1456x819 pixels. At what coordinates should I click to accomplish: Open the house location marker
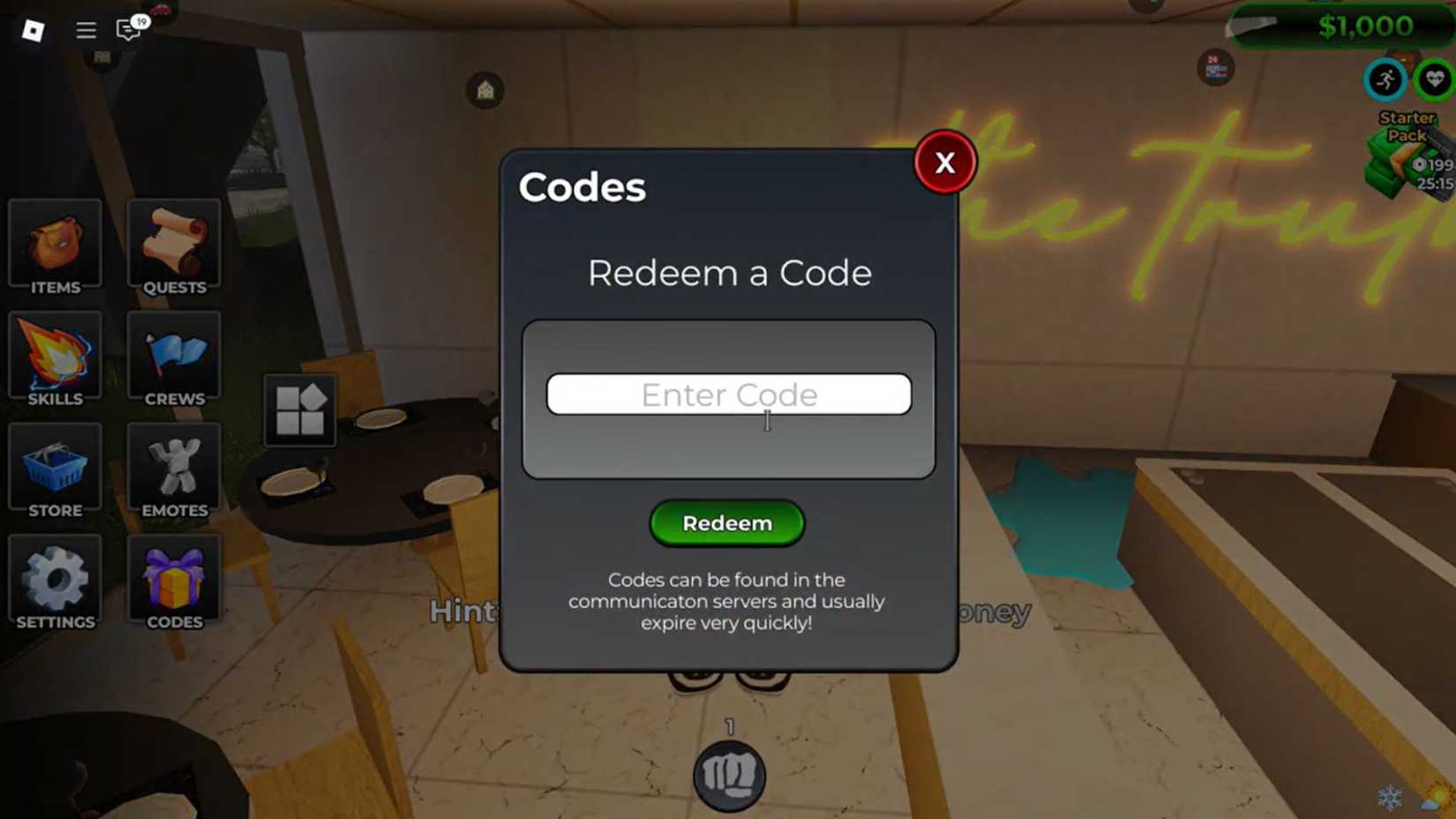[484, 89]
